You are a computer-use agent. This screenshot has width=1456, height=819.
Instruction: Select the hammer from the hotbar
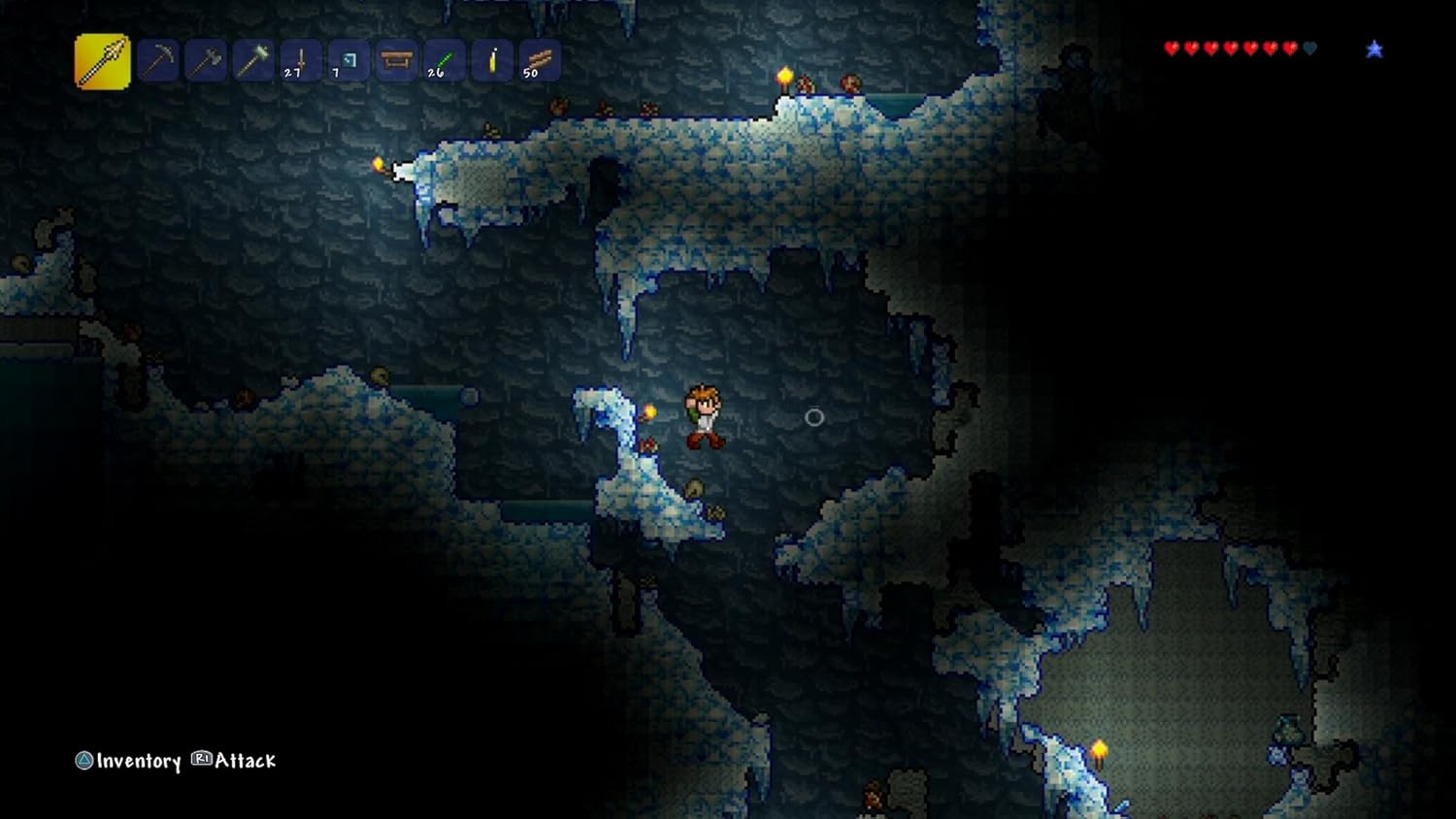[x=252, y=60]
